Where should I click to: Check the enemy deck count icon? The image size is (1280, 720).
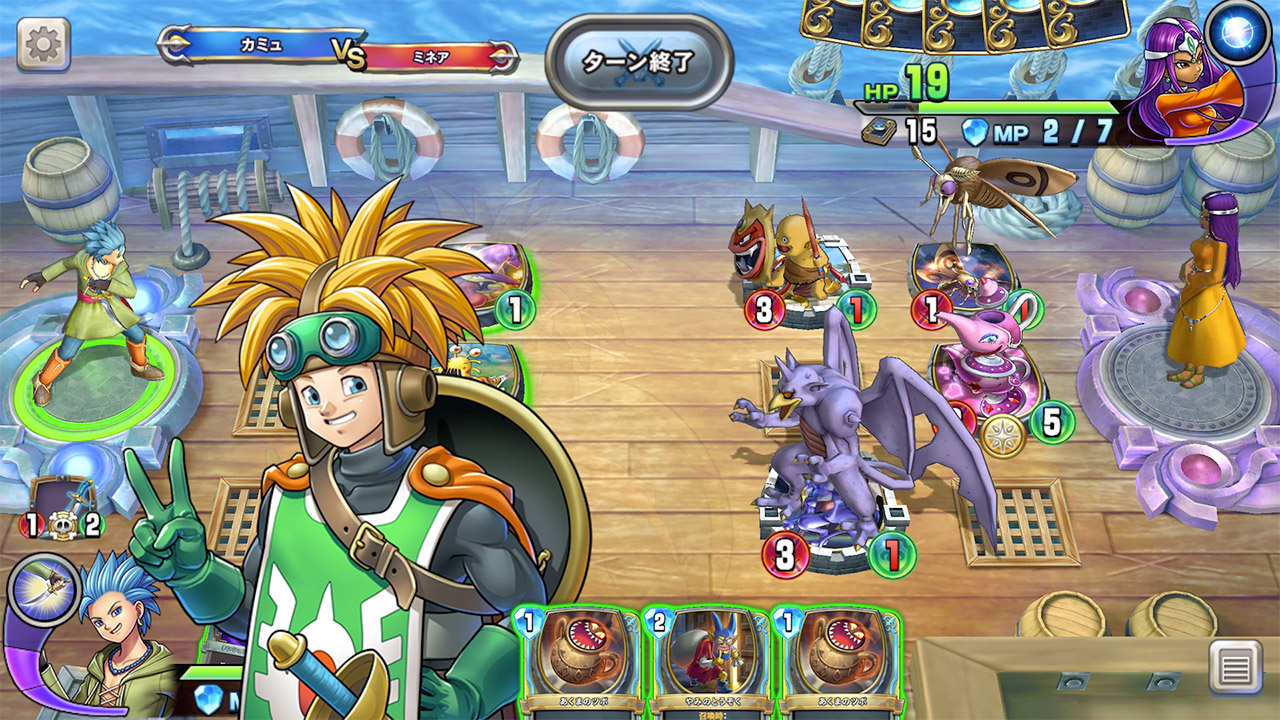click(x=878, y=132)
